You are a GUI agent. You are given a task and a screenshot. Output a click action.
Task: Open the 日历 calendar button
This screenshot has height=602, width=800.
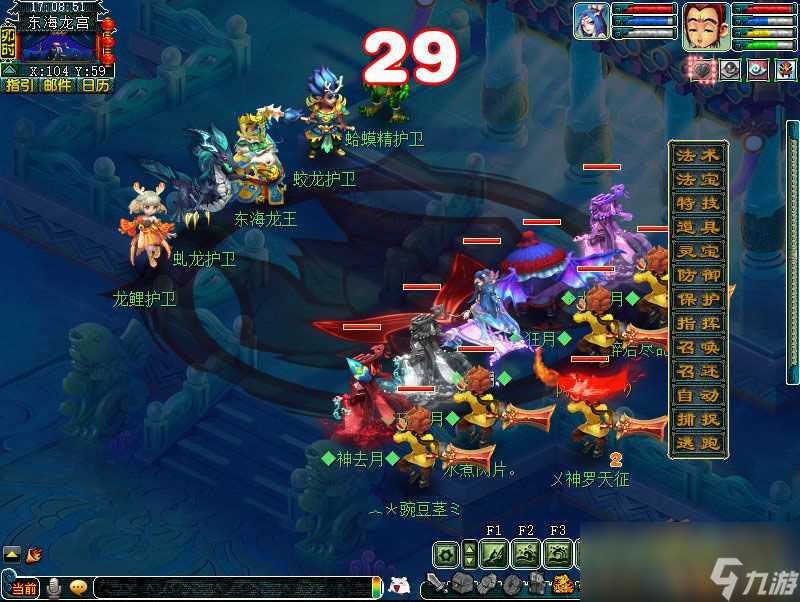point(95,85)
